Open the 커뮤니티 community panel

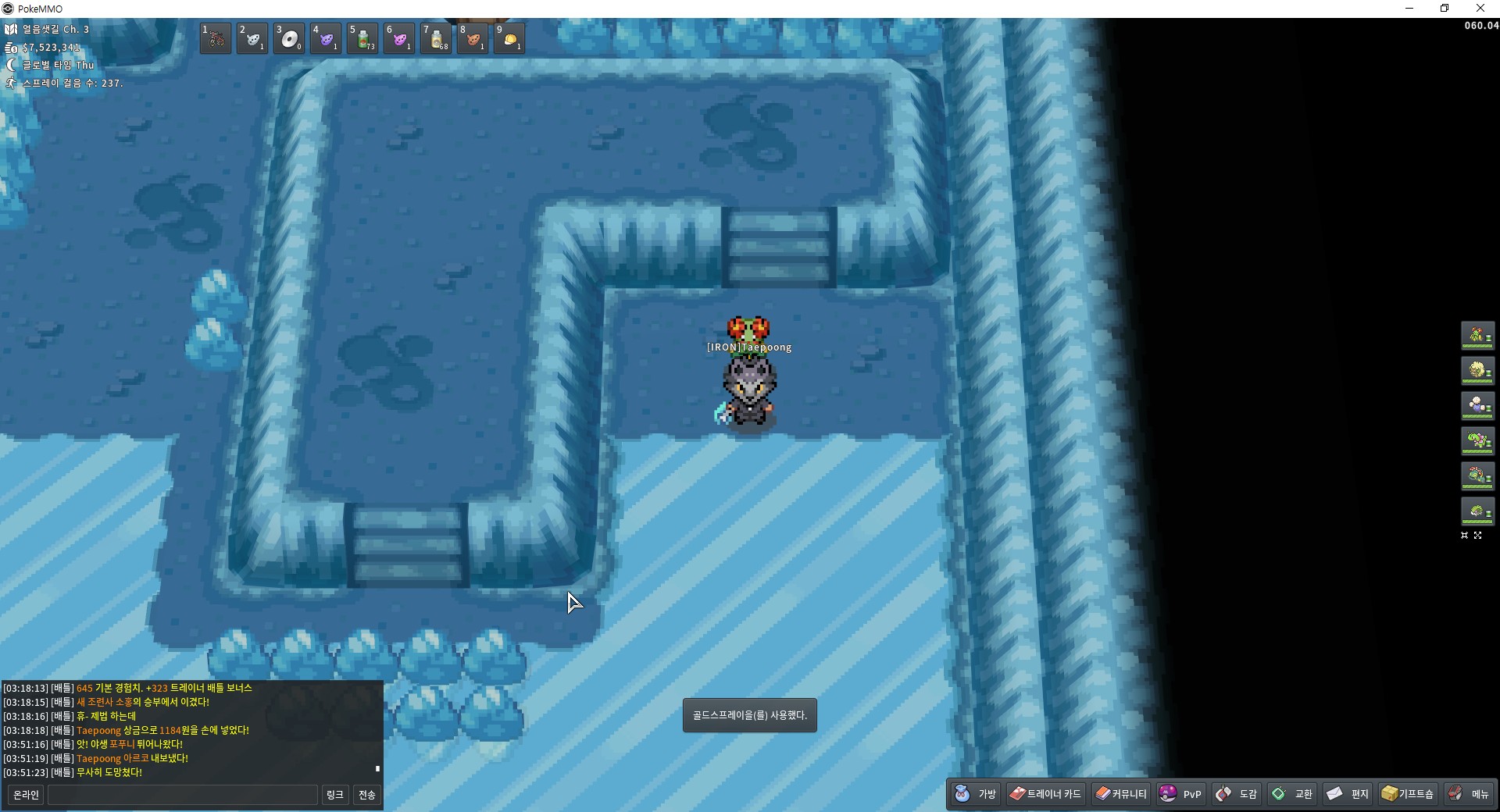[x=1121, y=794]
